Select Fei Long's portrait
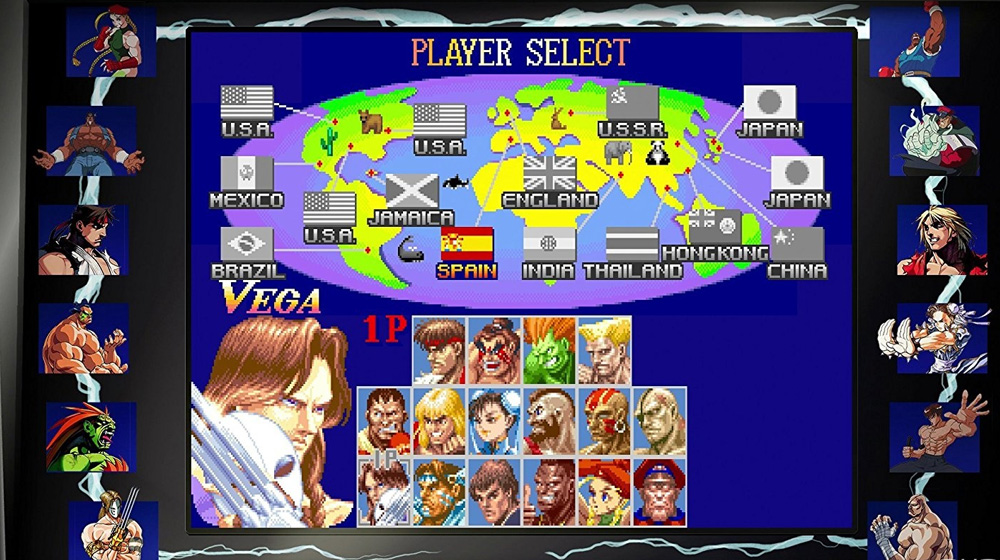 pos(495,491)
